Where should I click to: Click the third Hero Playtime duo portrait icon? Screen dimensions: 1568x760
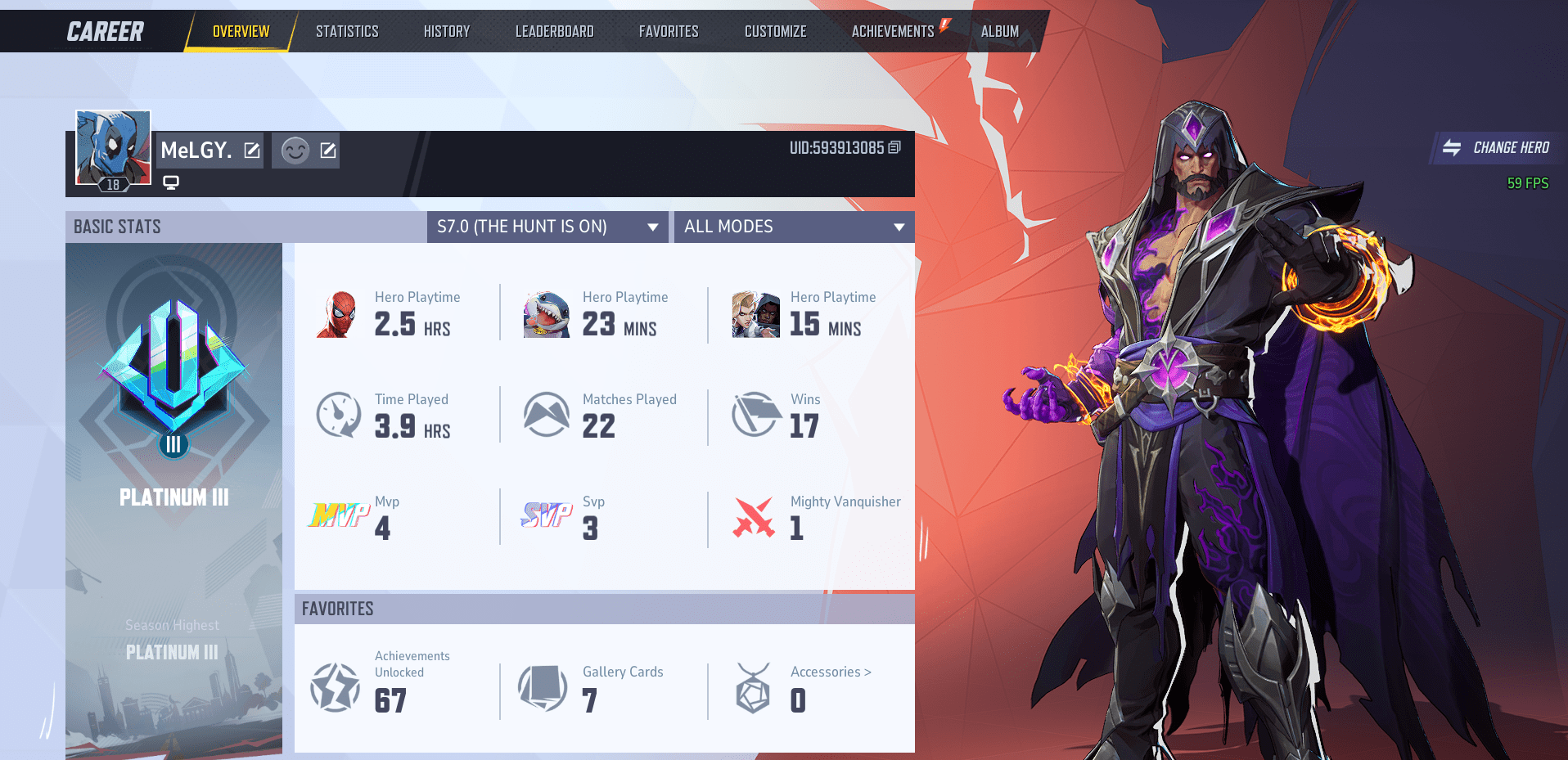(x=755, y=313)
